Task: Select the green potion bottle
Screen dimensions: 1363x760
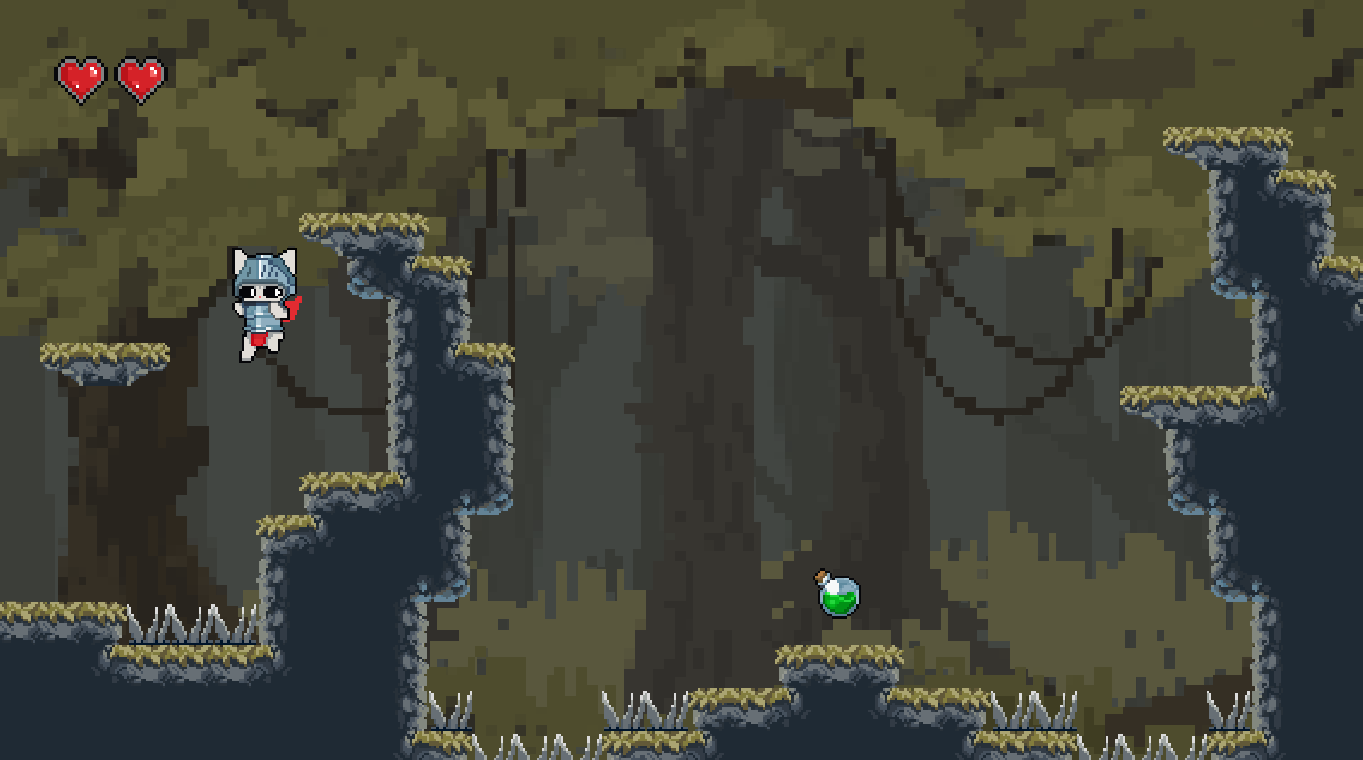Action: (x=838, y=597)
